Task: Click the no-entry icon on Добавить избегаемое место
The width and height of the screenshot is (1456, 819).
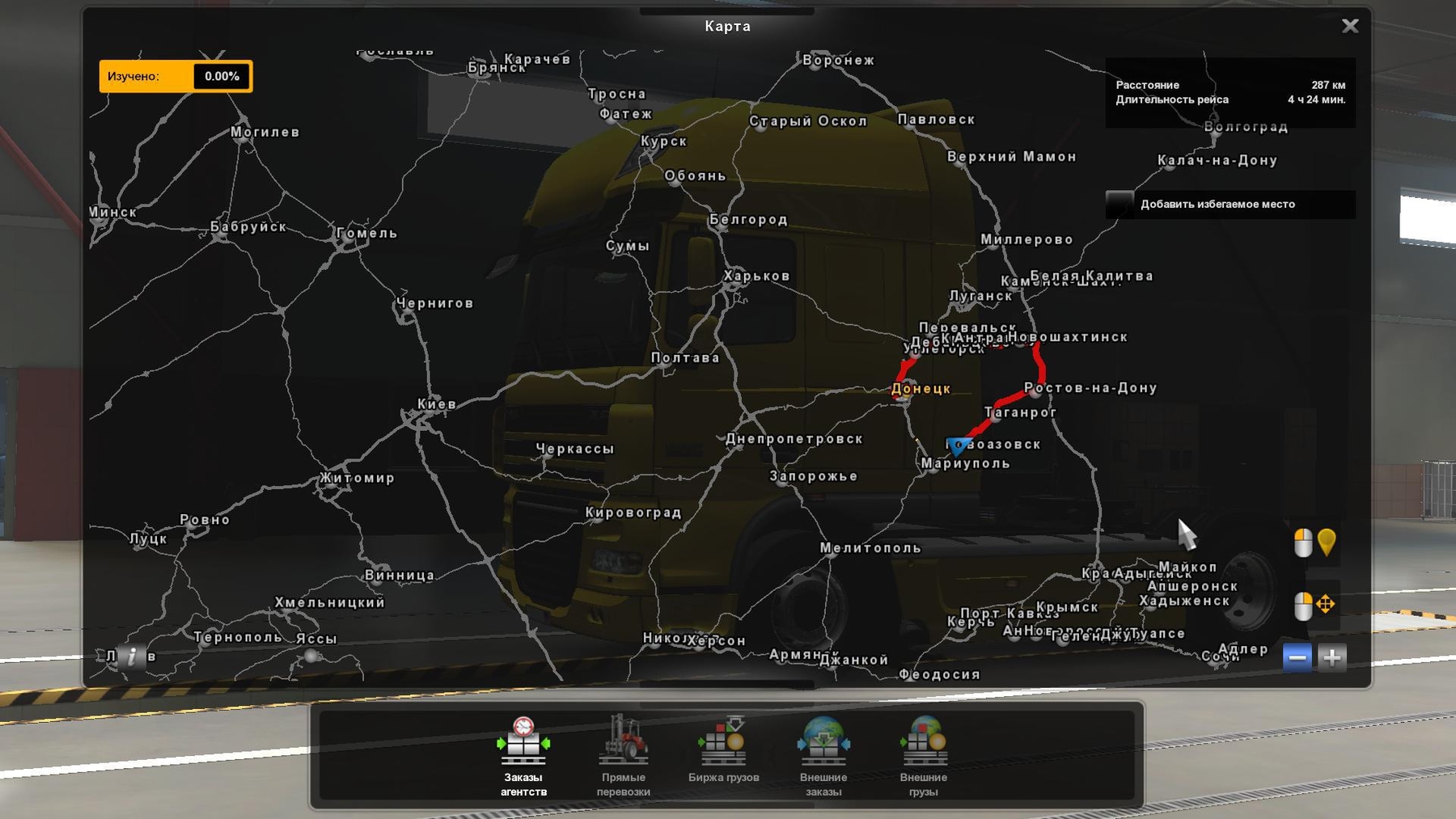Action: pos(1123,205)
